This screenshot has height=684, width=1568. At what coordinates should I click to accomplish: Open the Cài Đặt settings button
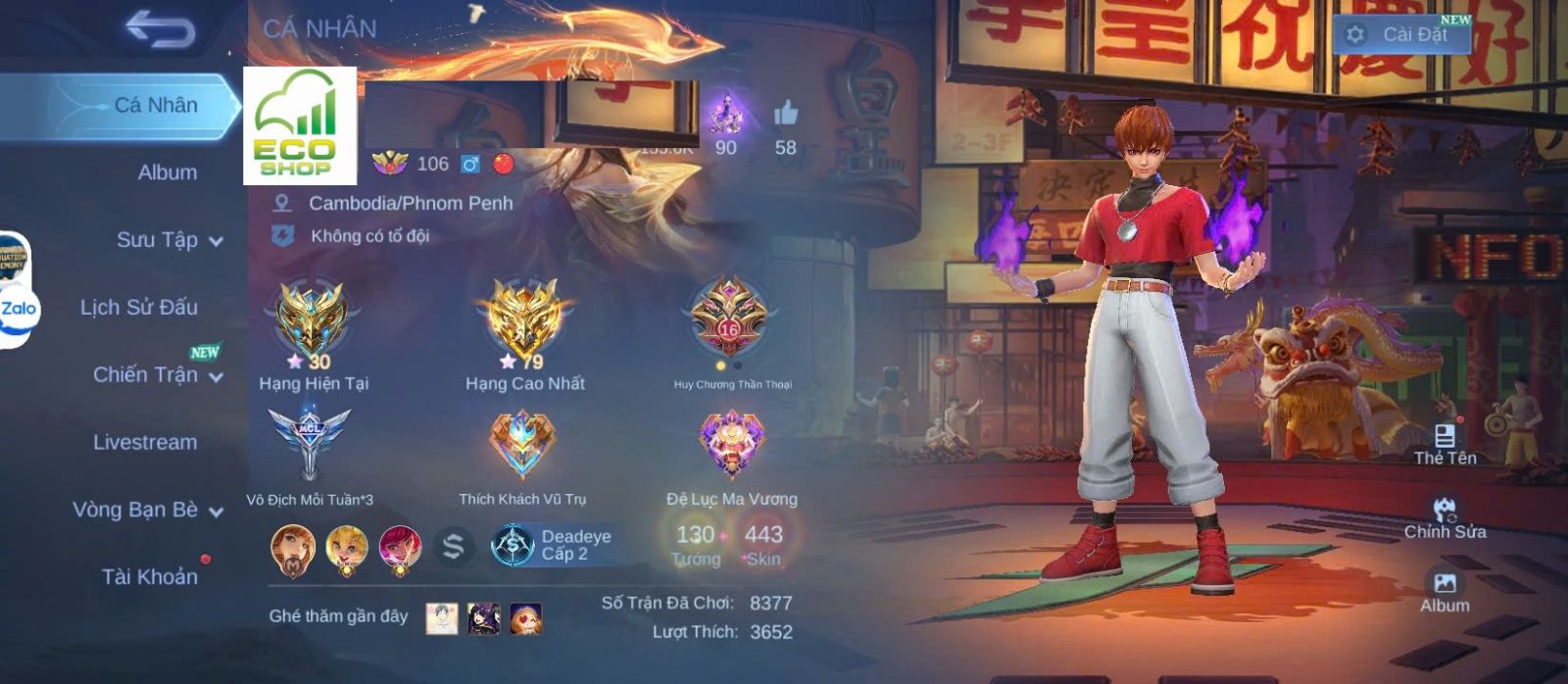1401,34
